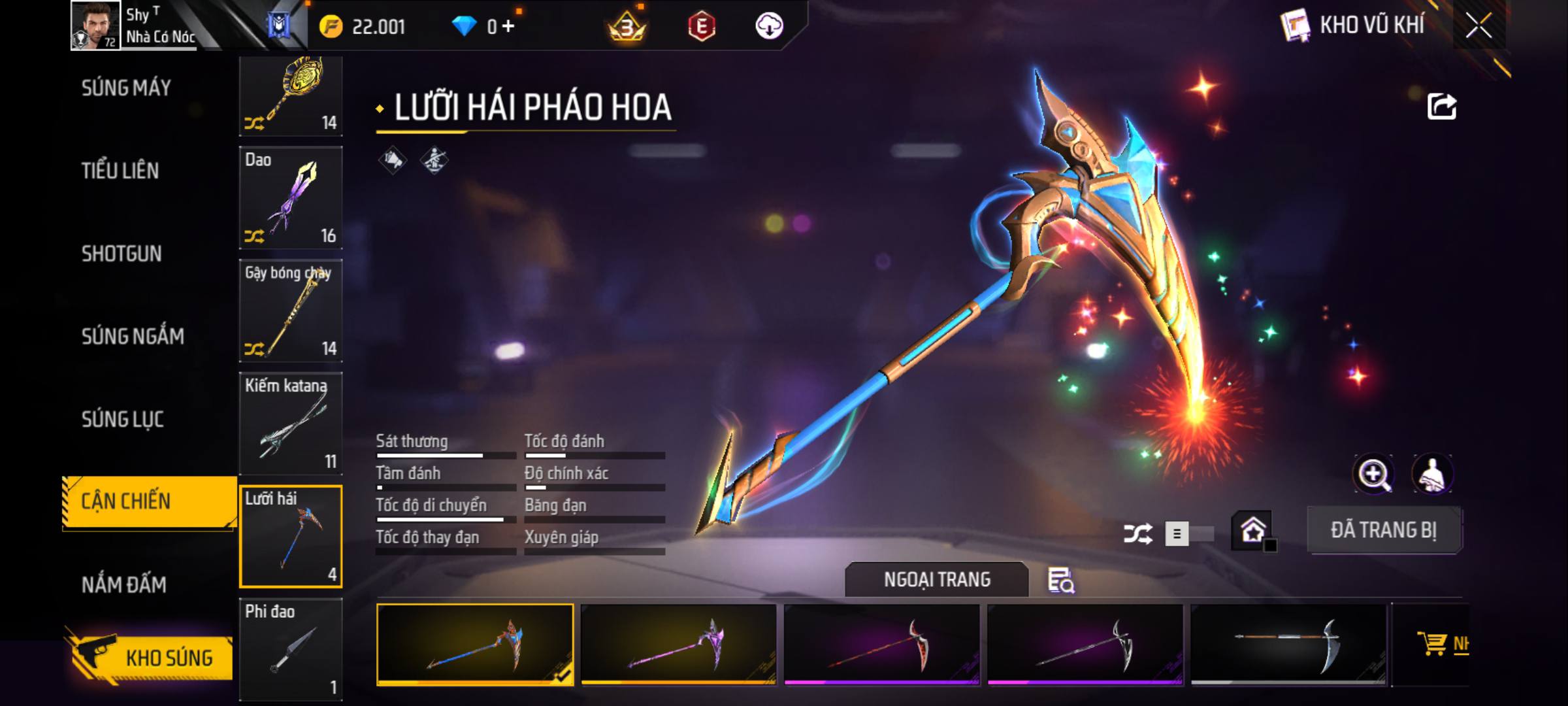Show the SÚNG NGẮM category
Screen dimensions: 1568x706
tap(133, 337)
